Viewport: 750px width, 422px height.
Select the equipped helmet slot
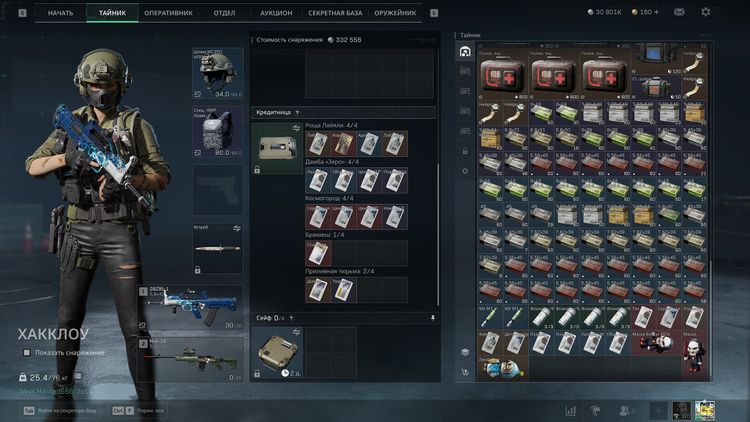(217, 73)
